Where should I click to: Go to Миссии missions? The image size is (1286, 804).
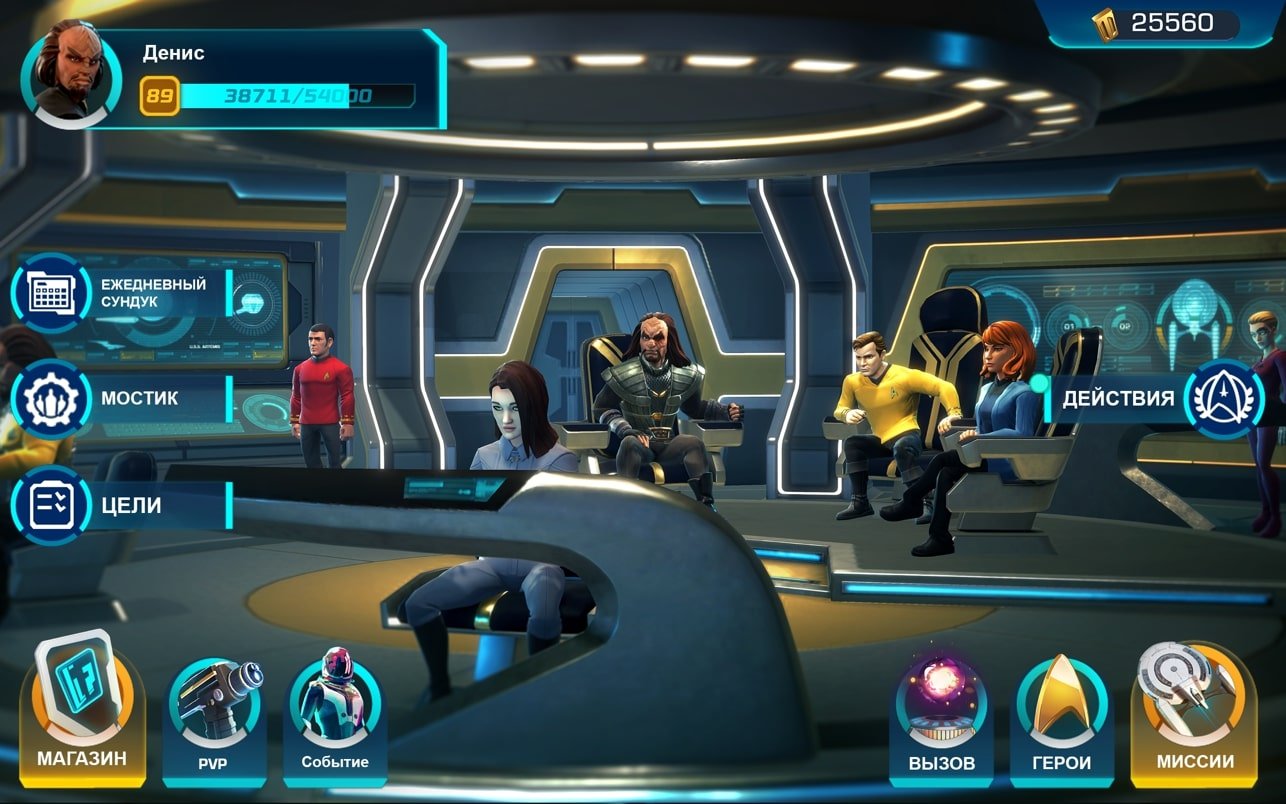(1194, 712)
